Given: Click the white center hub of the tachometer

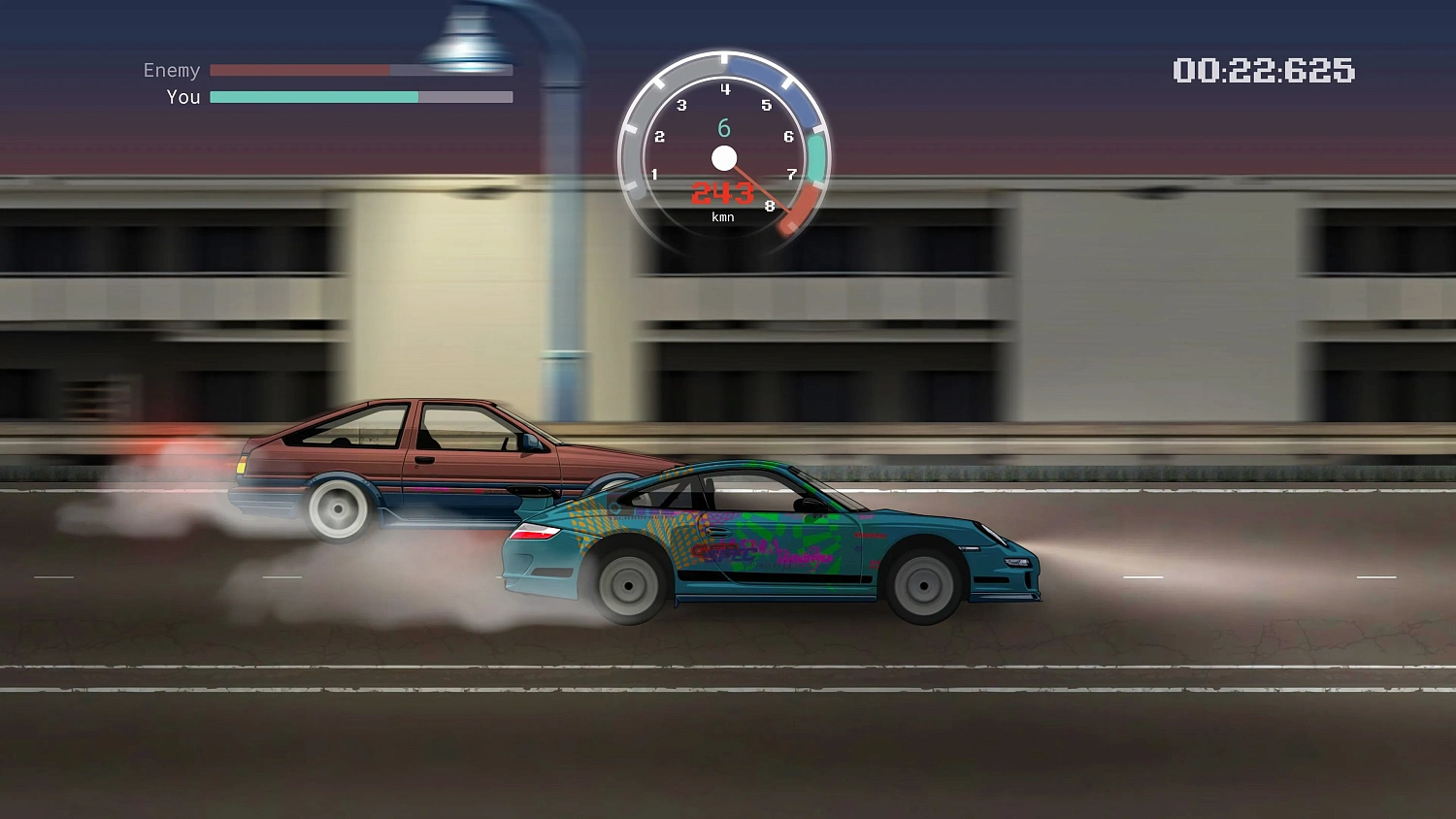Looking at the screenshot, I should pos(722,158).
